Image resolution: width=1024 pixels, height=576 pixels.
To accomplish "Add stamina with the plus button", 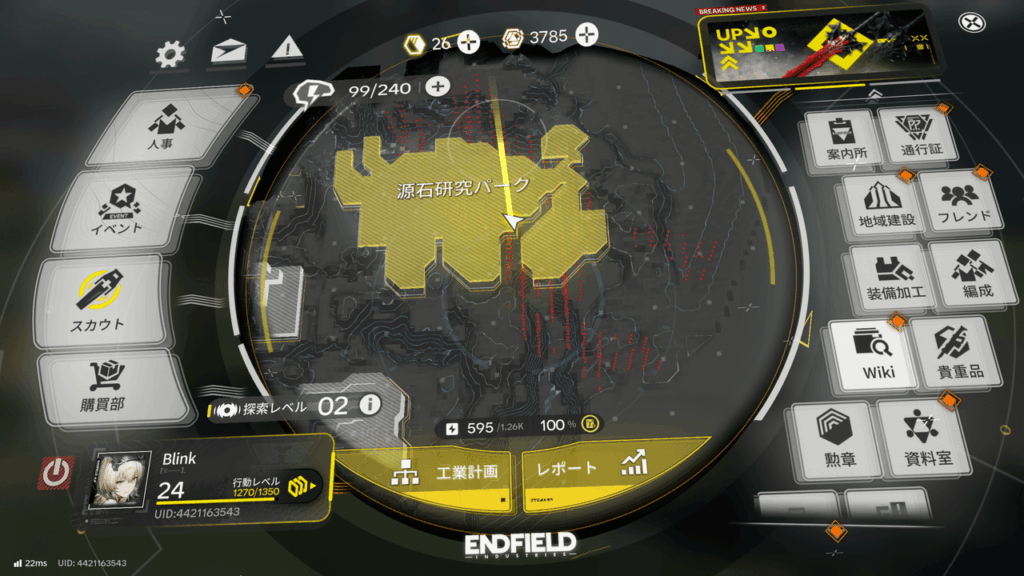I will click(x=437, y=86).
